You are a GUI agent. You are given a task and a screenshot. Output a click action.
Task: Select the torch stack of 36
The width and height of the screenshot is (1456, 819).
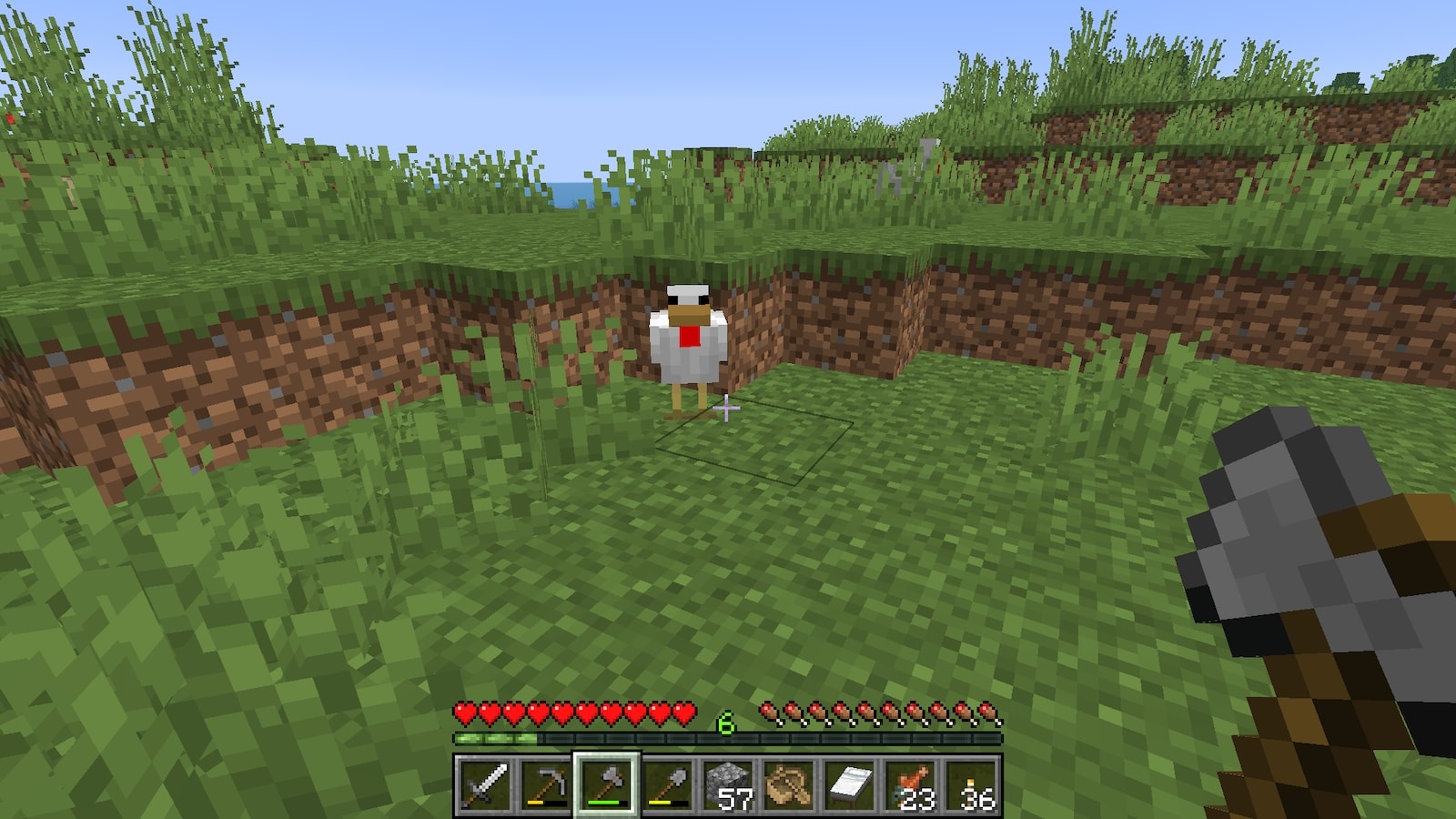[x=972, y=784]
